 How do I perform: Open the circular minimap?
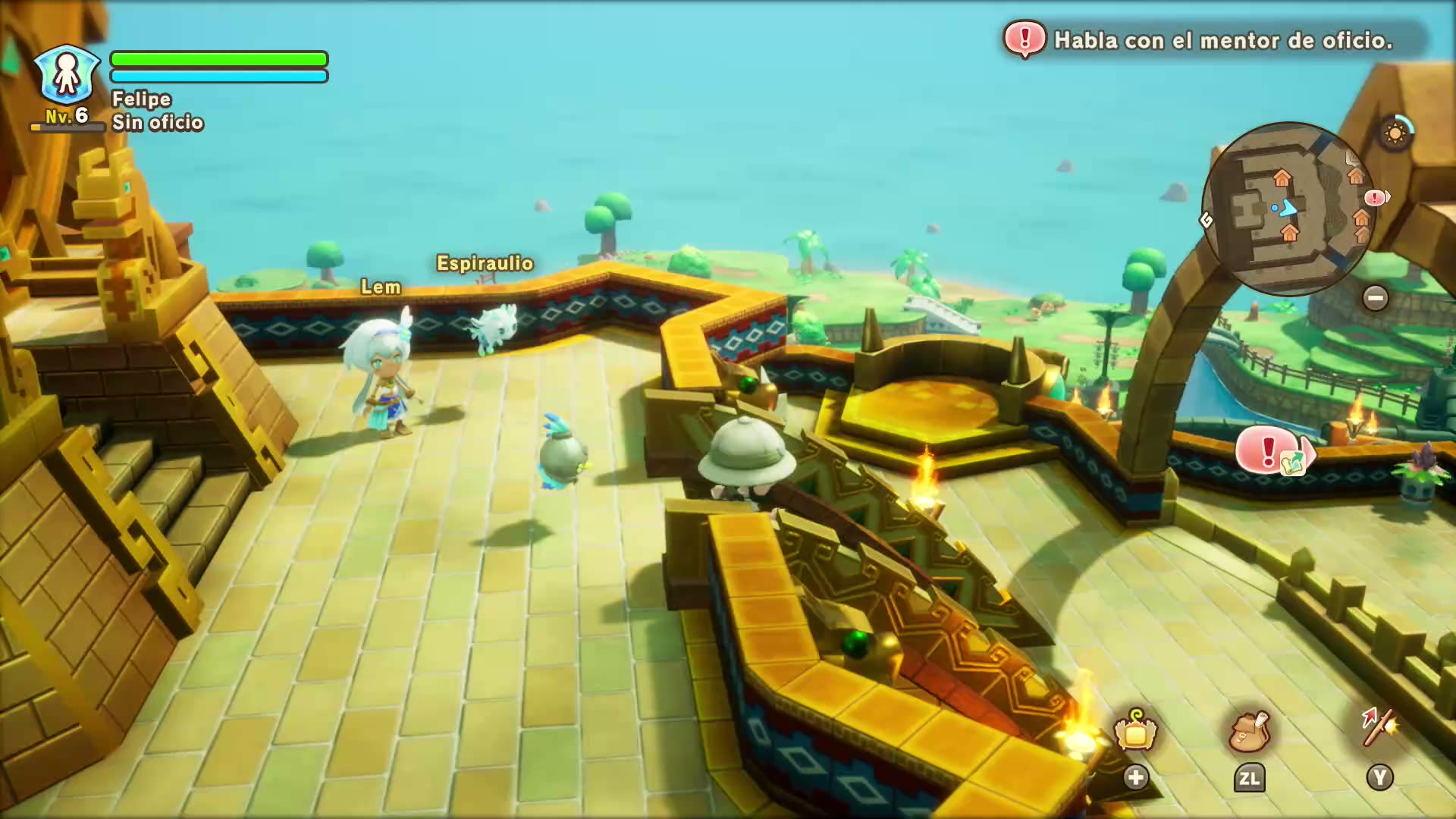1287,209
